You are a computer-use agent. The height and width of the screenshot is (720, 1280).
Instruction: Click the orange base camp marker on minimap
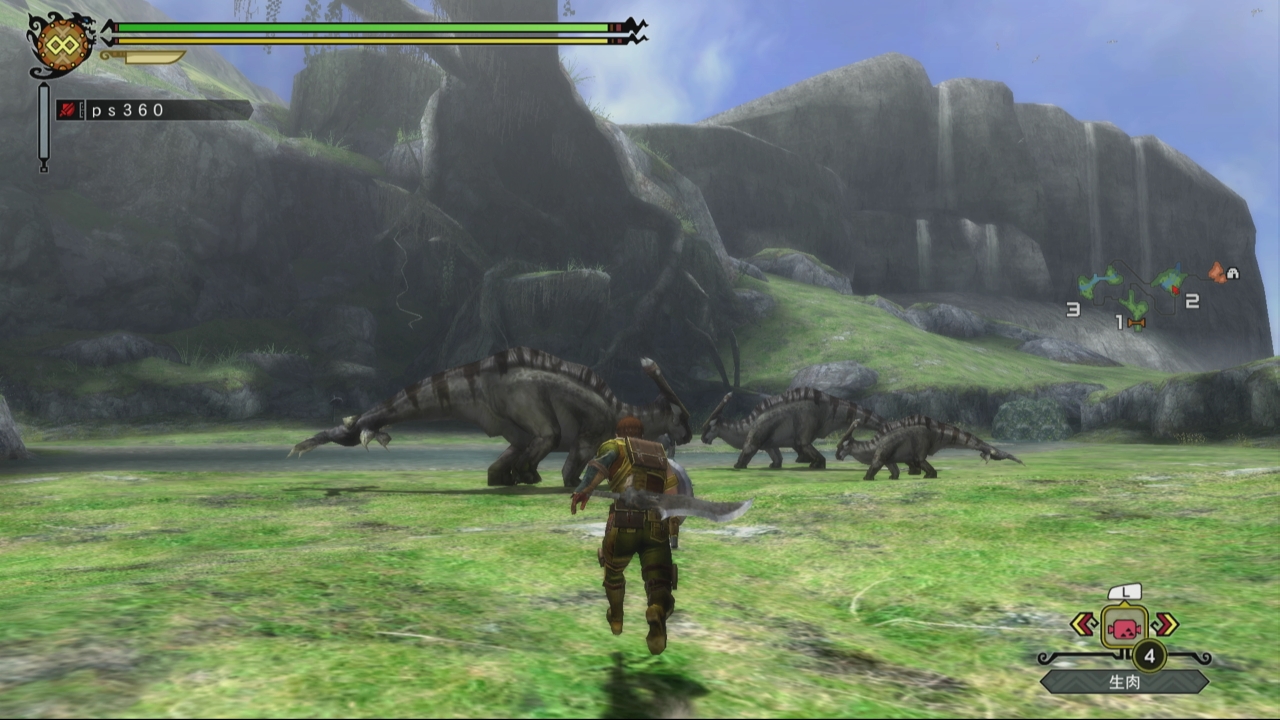pyautogui.click(x=1216, y=271)
